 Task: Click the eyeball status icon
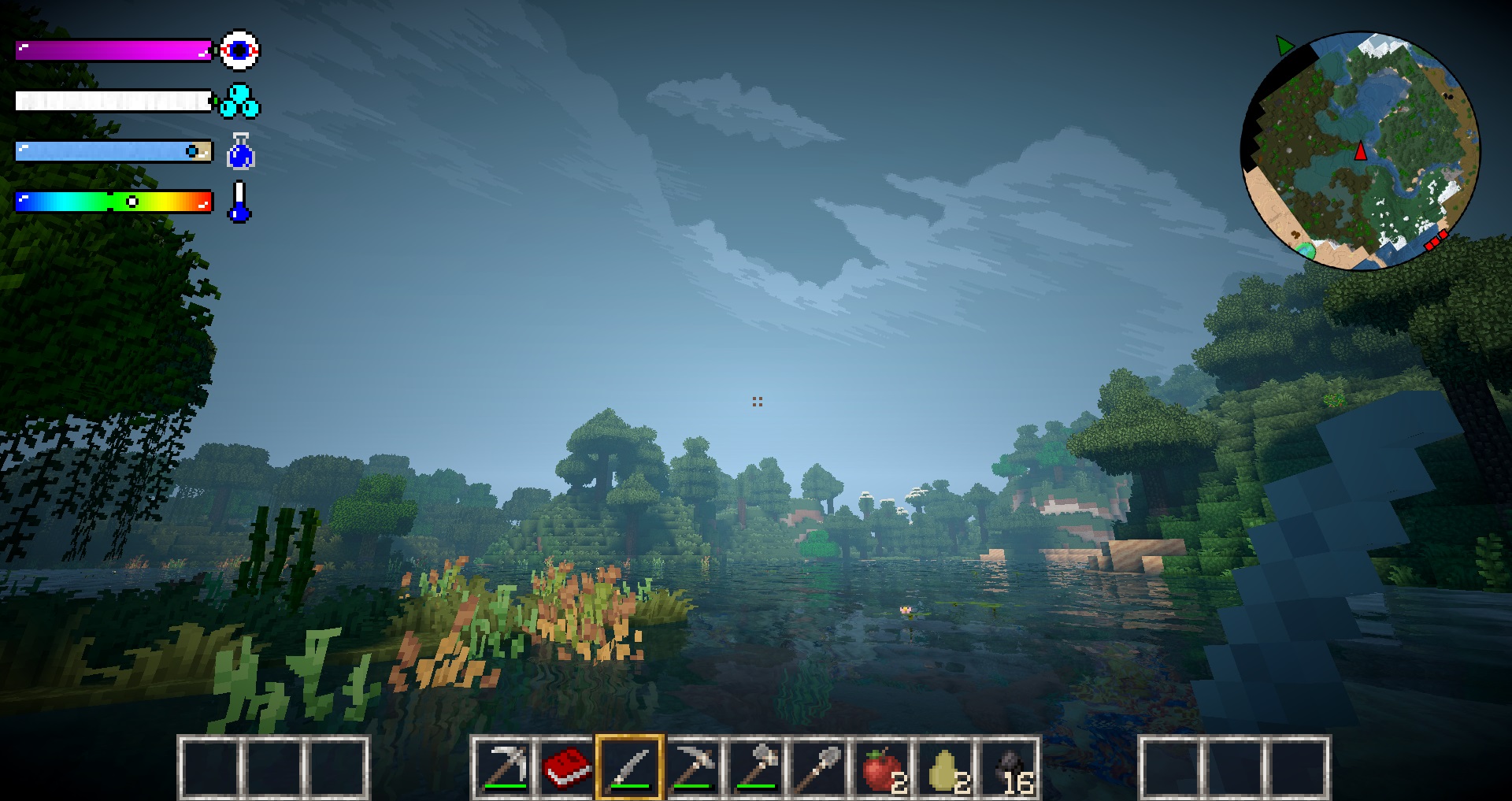pos(239,50)
